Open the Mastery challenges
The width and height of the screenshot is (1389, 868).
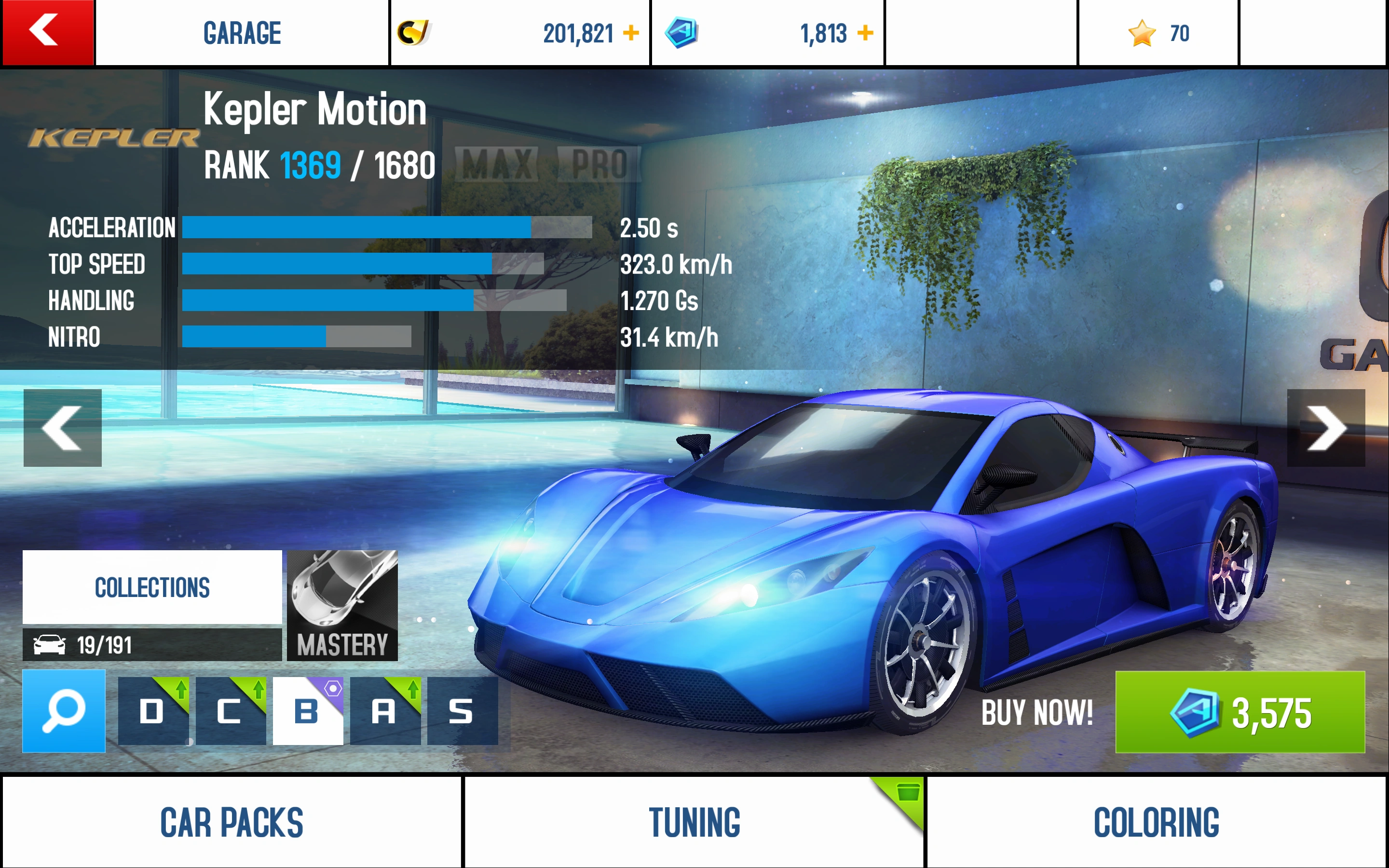point(342,605)
